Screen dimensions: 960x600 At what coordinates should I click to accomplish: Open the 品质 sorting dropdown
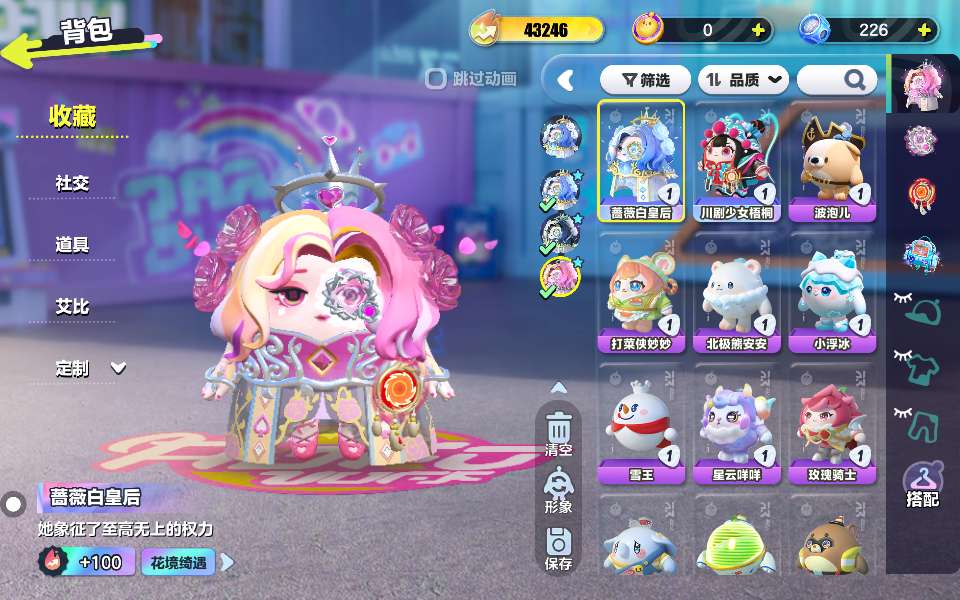(x=743, y=79)
